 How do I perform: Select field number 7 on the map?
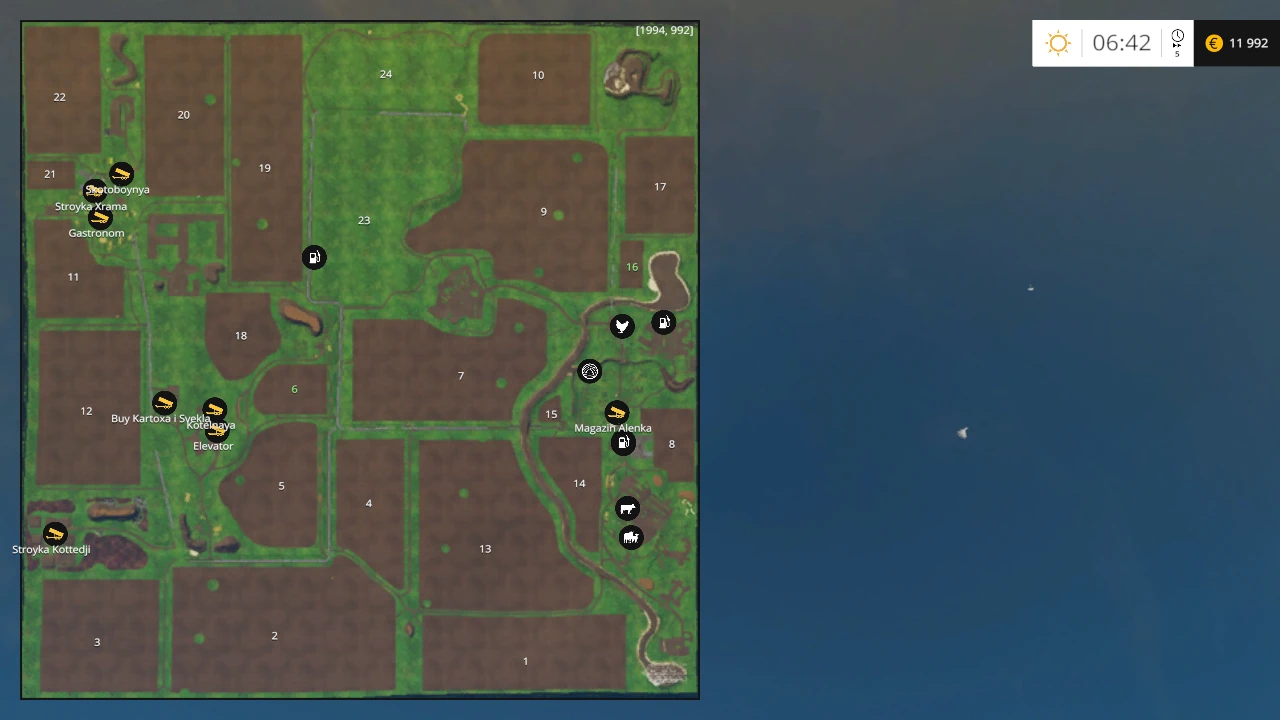tap(461, 375)
